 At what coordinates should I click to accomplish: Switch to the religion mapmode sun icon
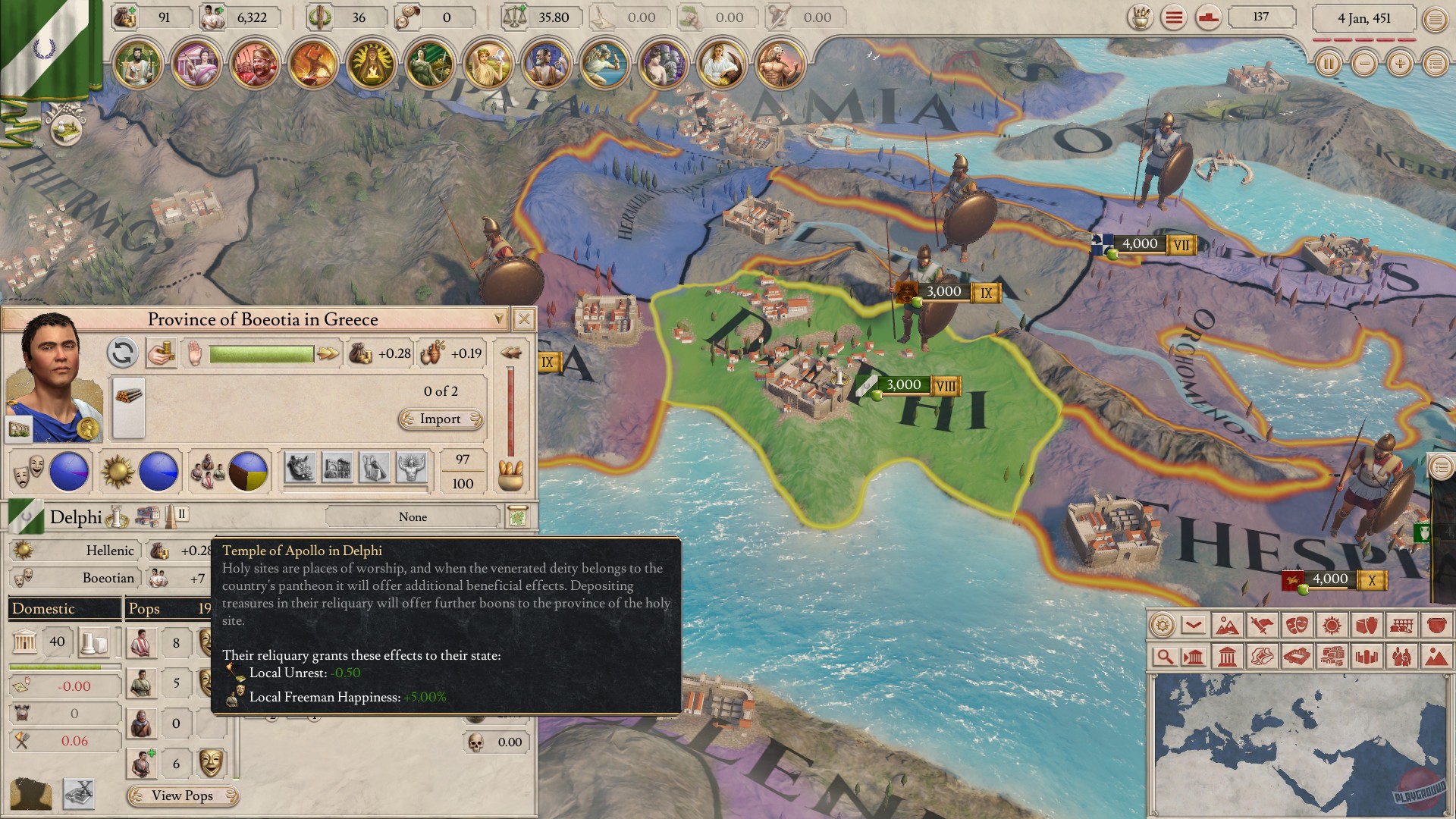tap(1332, 624)
